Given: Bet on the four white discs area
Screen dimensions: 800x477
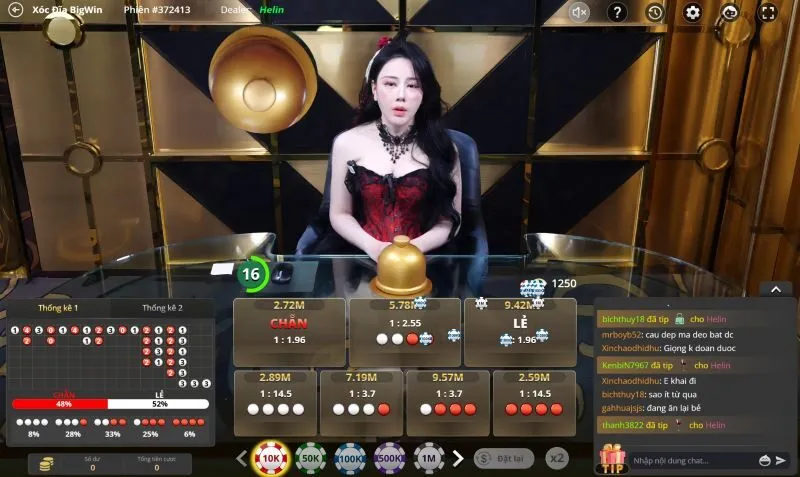Looking at the screenshot, I should click(x=274, y=394).
